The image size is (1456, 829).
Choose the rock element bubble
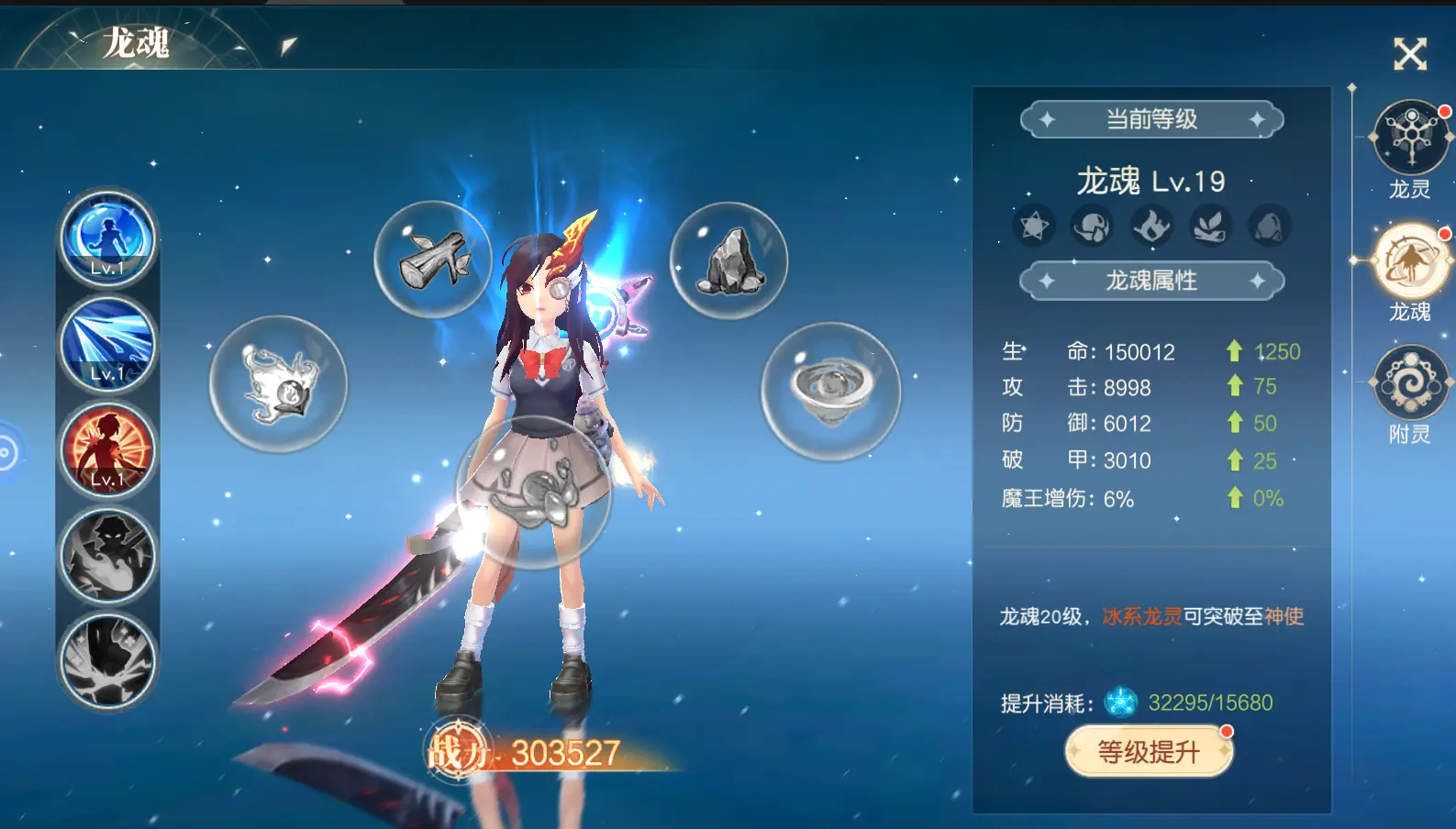coord(728,260)
